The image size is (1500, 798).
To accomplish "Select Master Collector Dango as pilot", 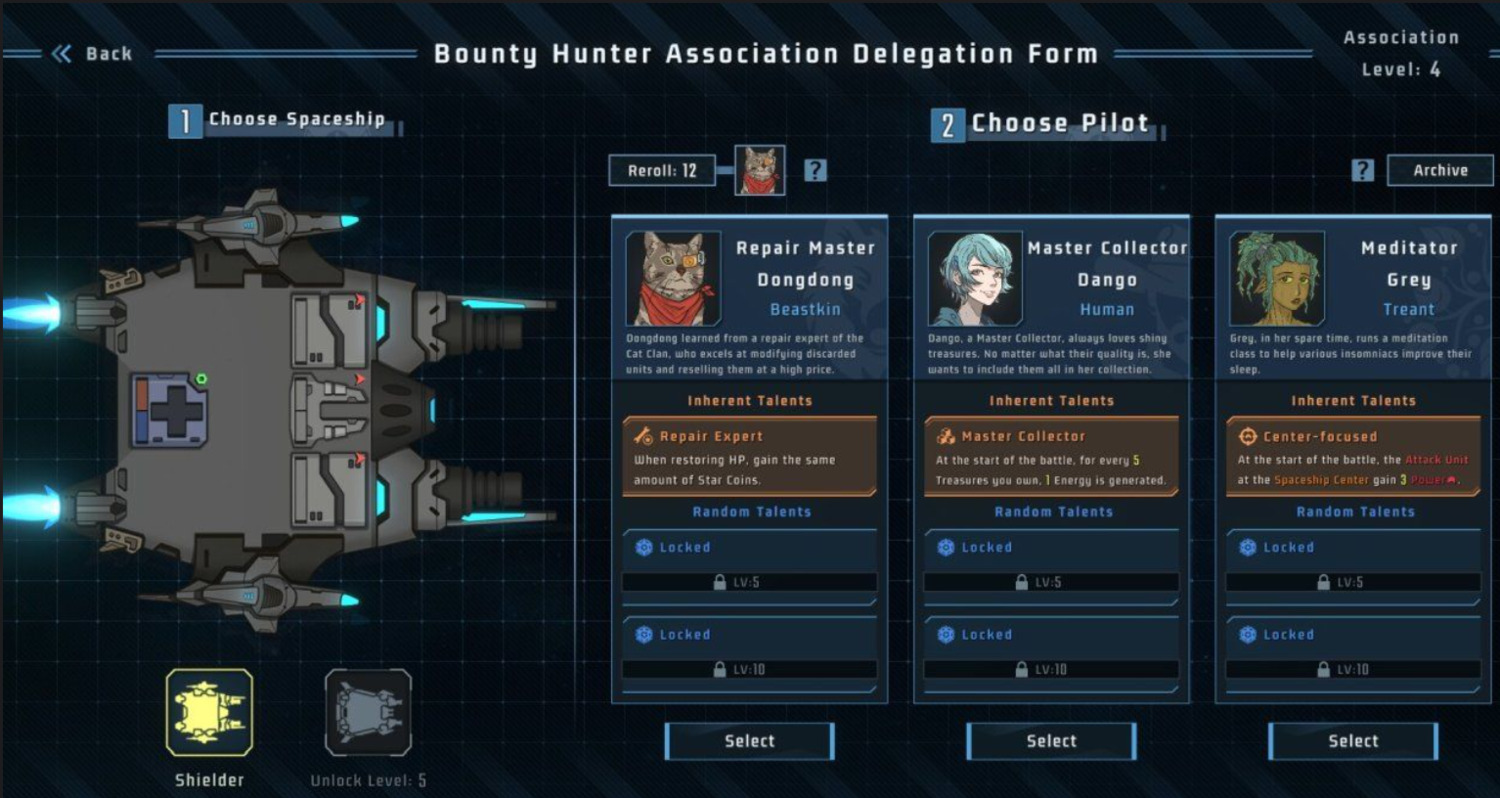I will click(x=1051, y=741).
